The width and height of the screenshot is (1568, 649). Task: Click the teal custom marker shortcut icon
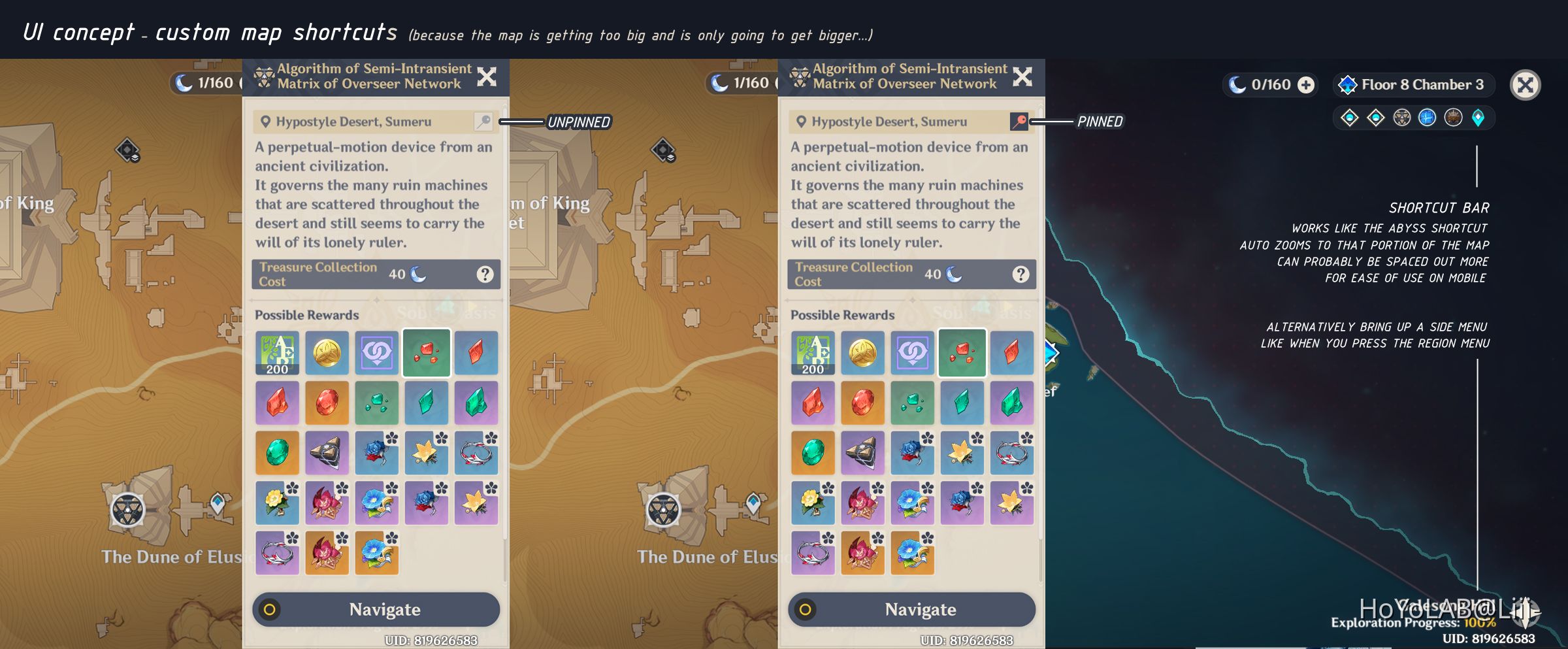tap(1478, 118)
